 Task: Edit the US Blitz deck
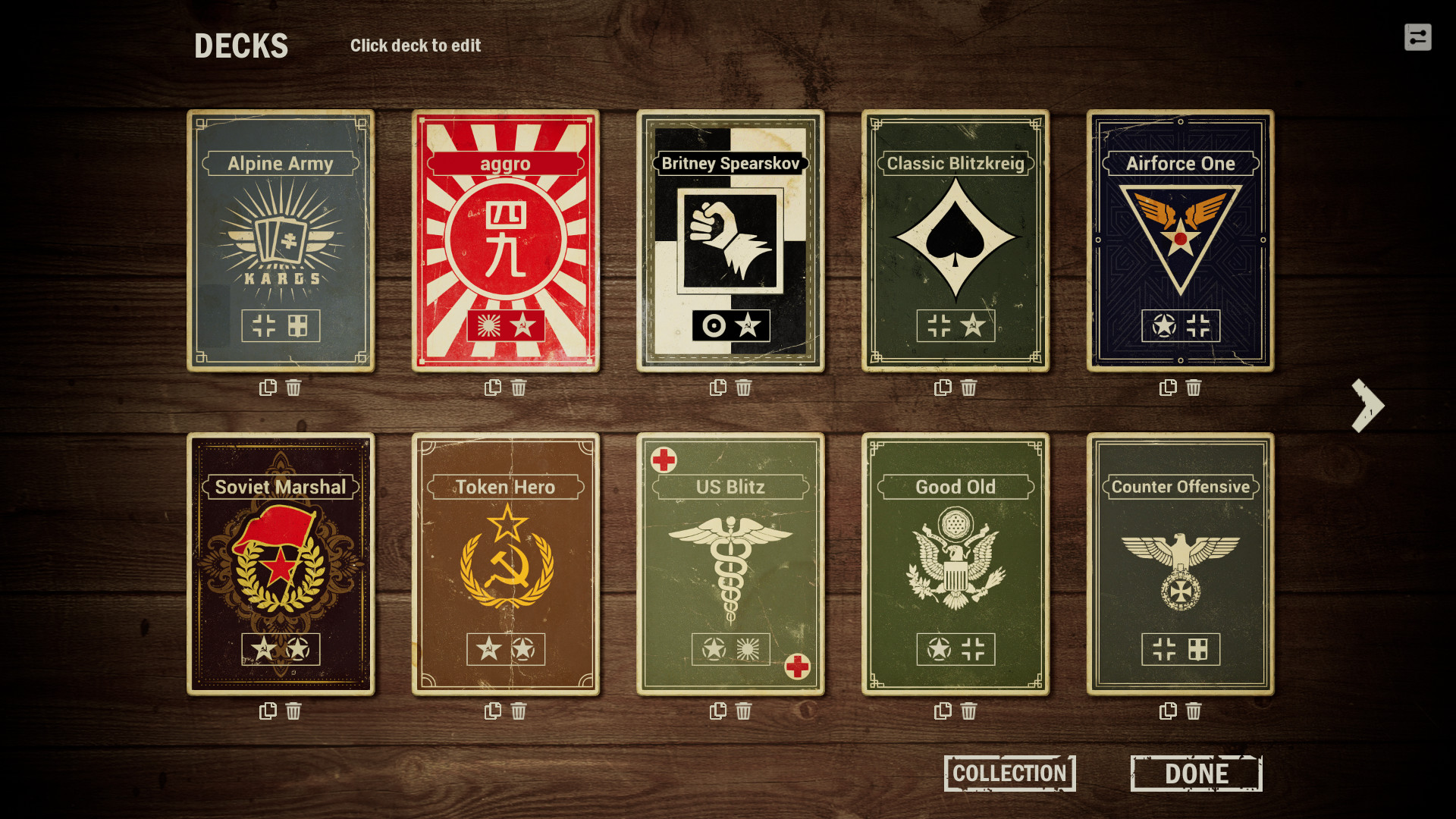[x=731, y=563]
